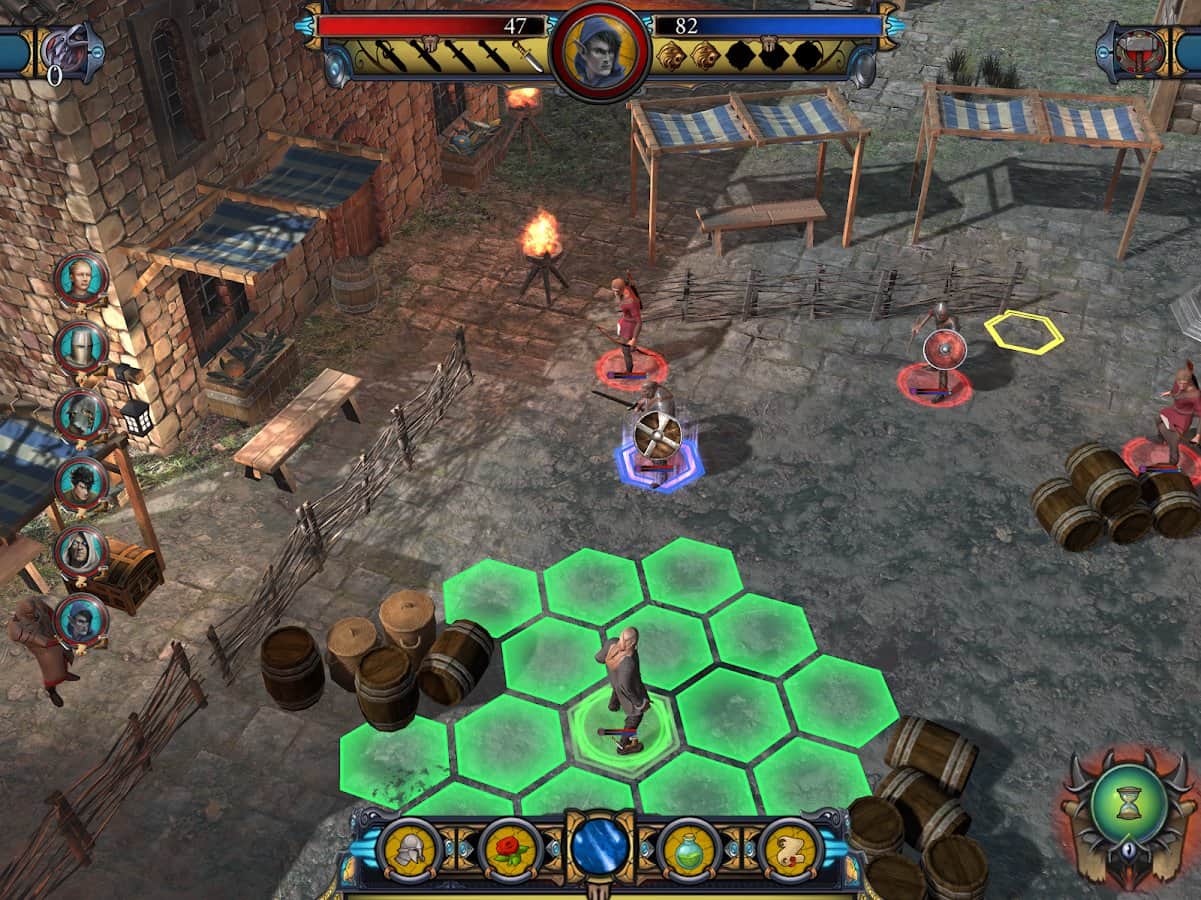The height and width of the screenshot is (900, 1201).
Task: Open the scroll icon in the bottom bar
Action: (x=790, y=849)
